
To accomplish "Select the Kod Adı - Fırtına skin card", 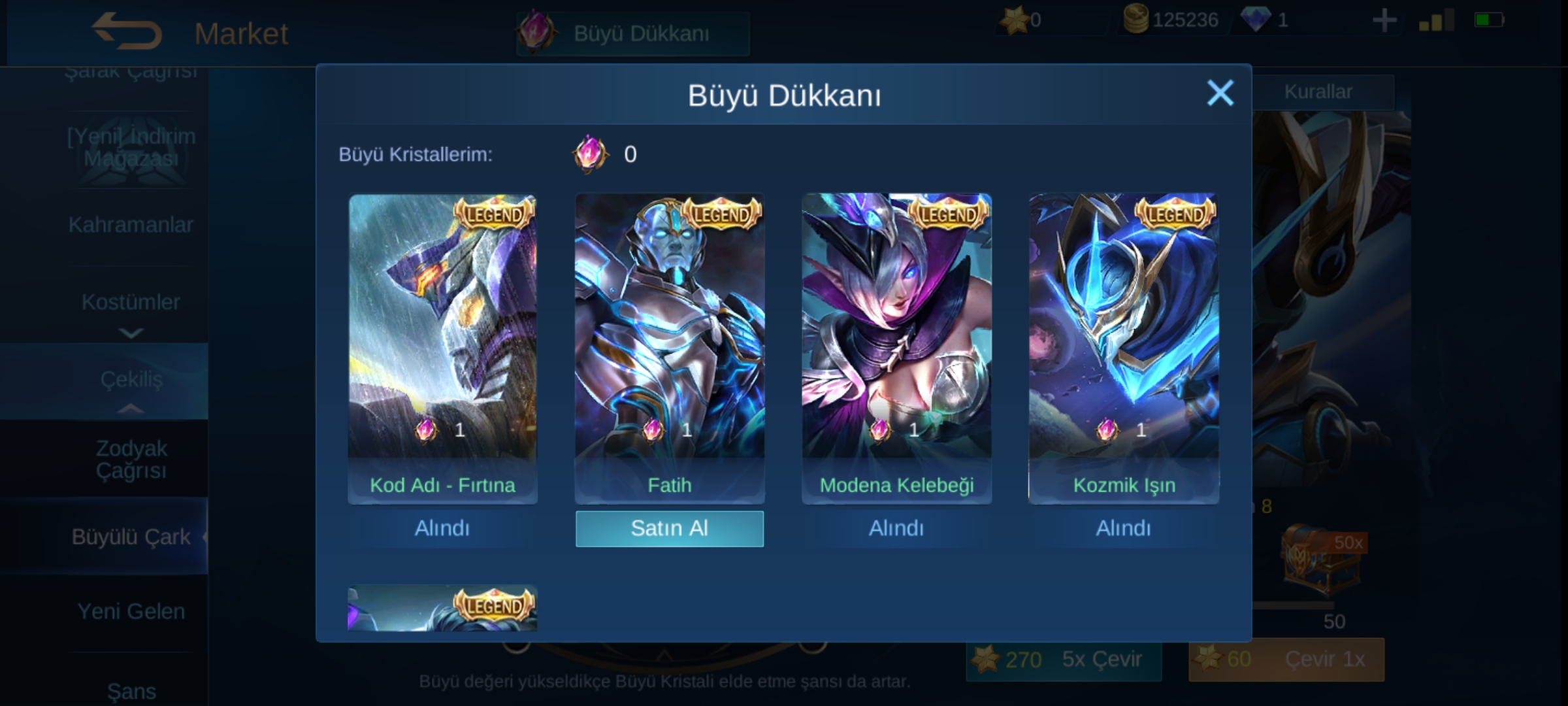I will tap(442, 340).
